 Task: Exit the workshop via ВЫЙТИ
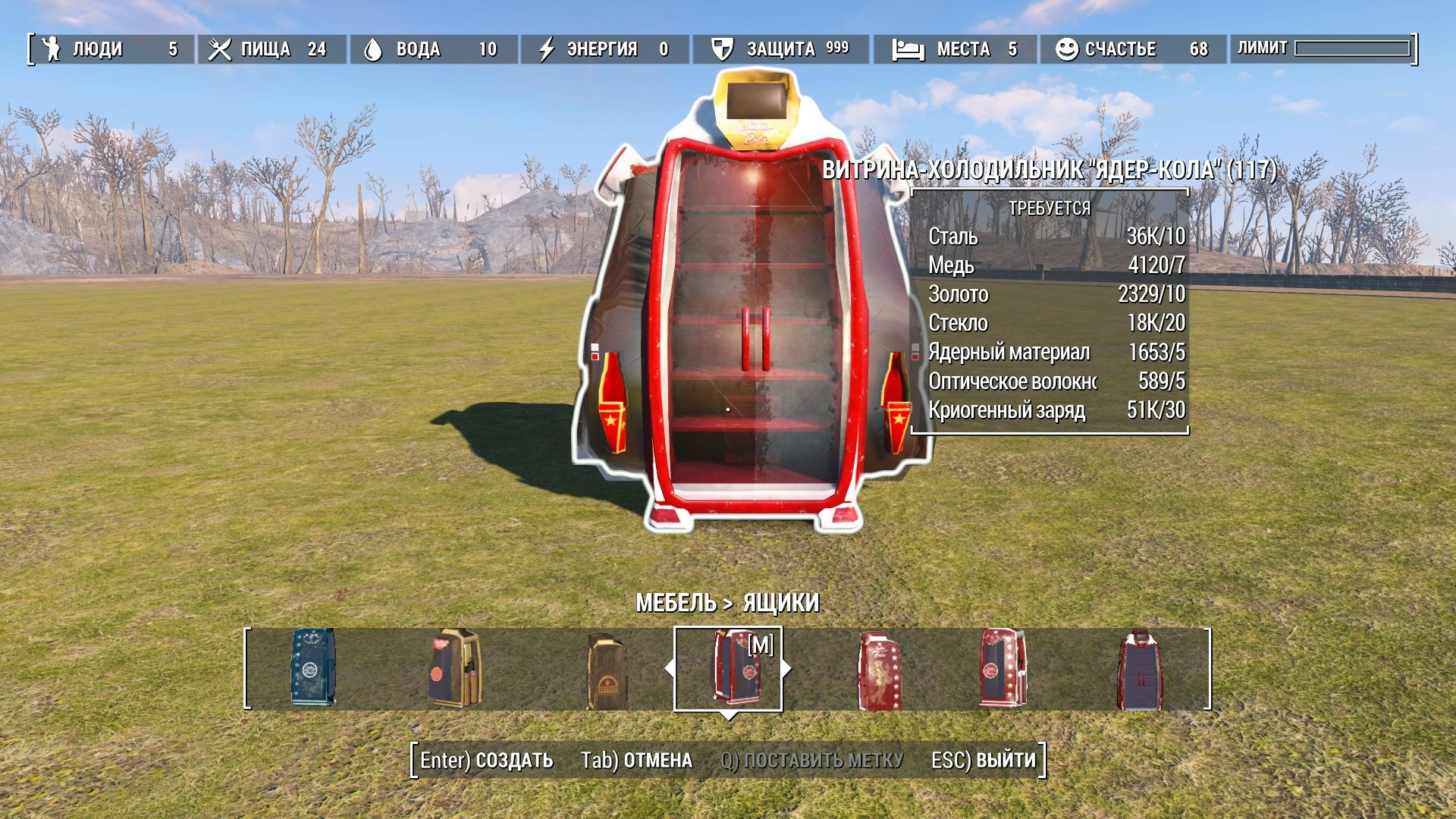(x=983, y=760)
